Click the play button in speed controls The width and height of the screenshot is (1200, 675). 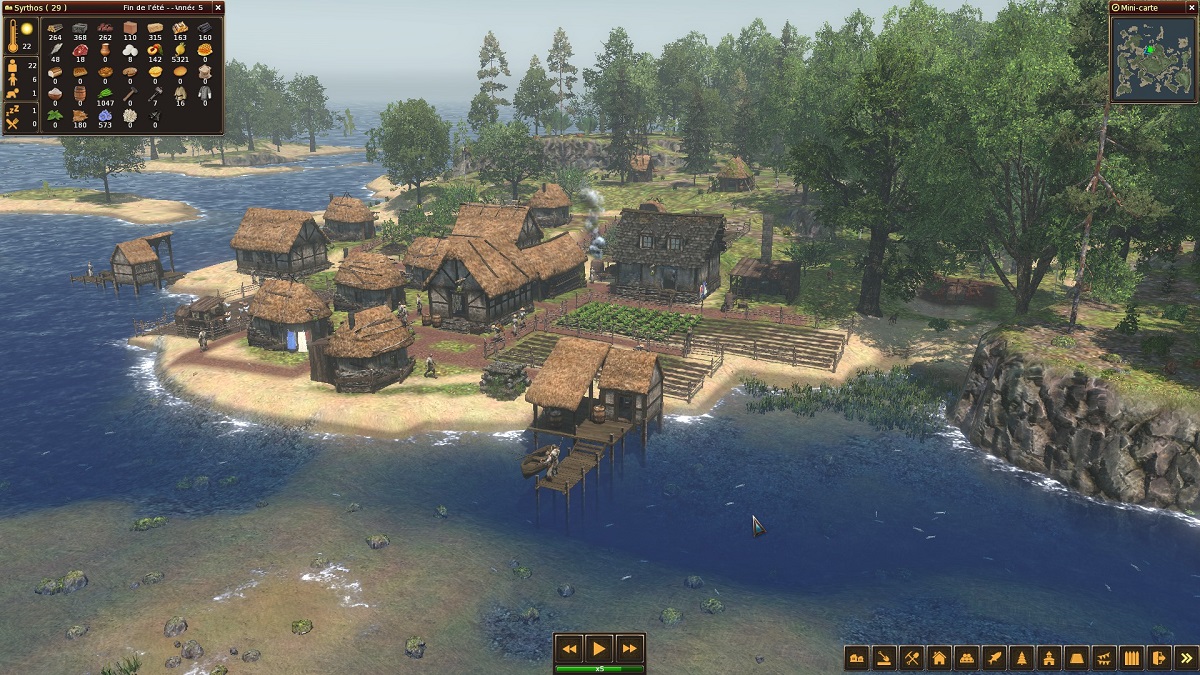(x=599, y=648)
